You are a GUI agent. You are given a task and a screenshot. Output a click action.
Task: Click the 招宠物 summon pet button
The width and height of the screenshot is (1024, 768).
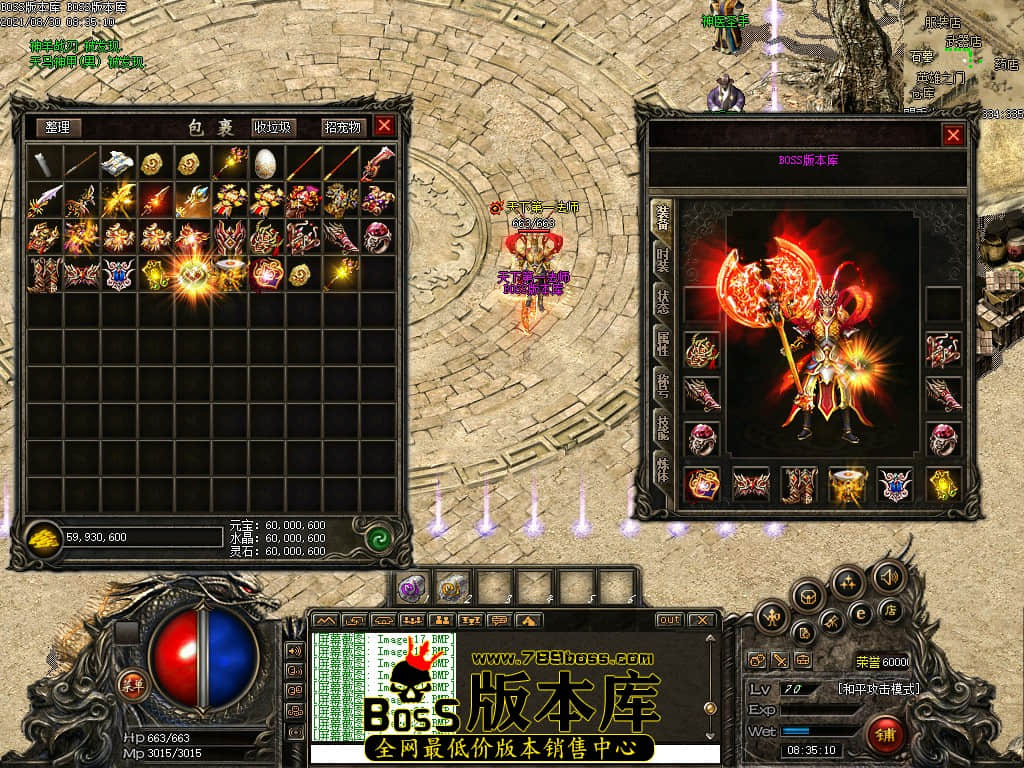point(342,127)
